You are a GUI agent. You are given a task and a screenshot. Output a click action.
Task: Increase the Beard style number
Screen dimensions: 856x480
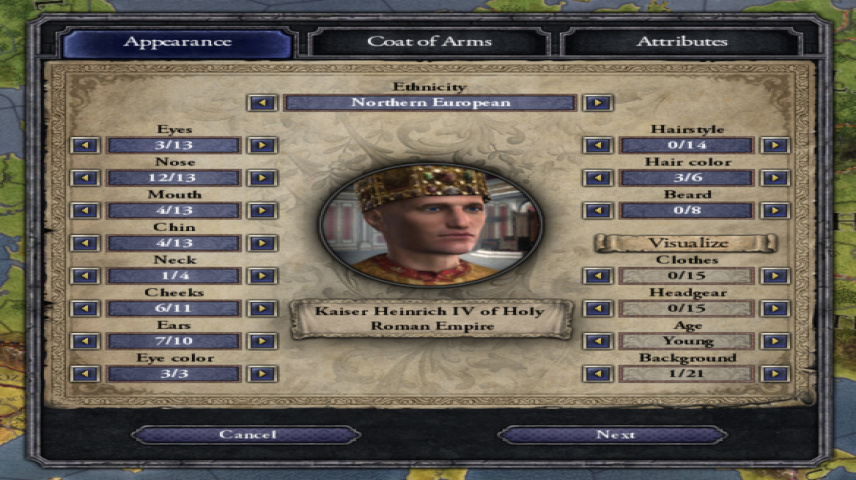point(774,210)
